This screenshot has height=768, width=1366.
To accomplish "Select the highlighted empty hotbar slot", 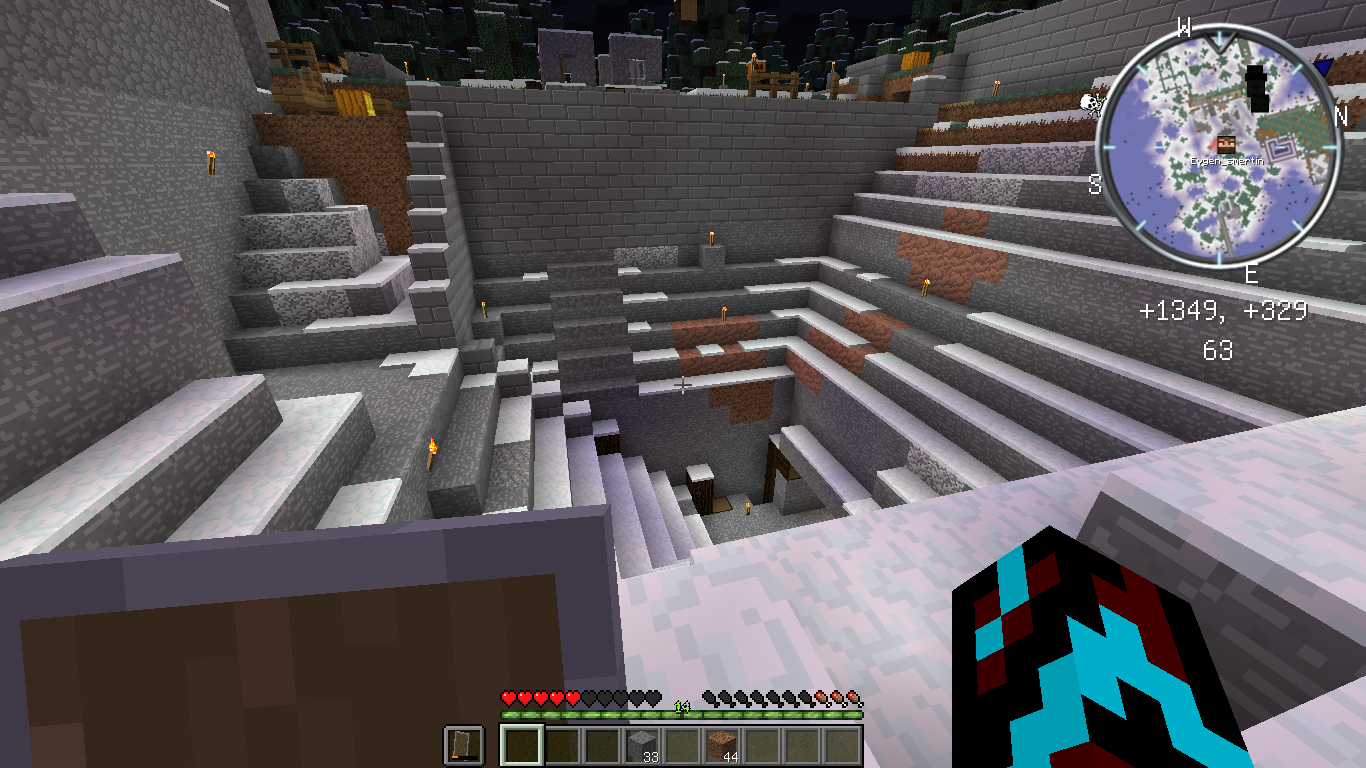I will [521, 746].
